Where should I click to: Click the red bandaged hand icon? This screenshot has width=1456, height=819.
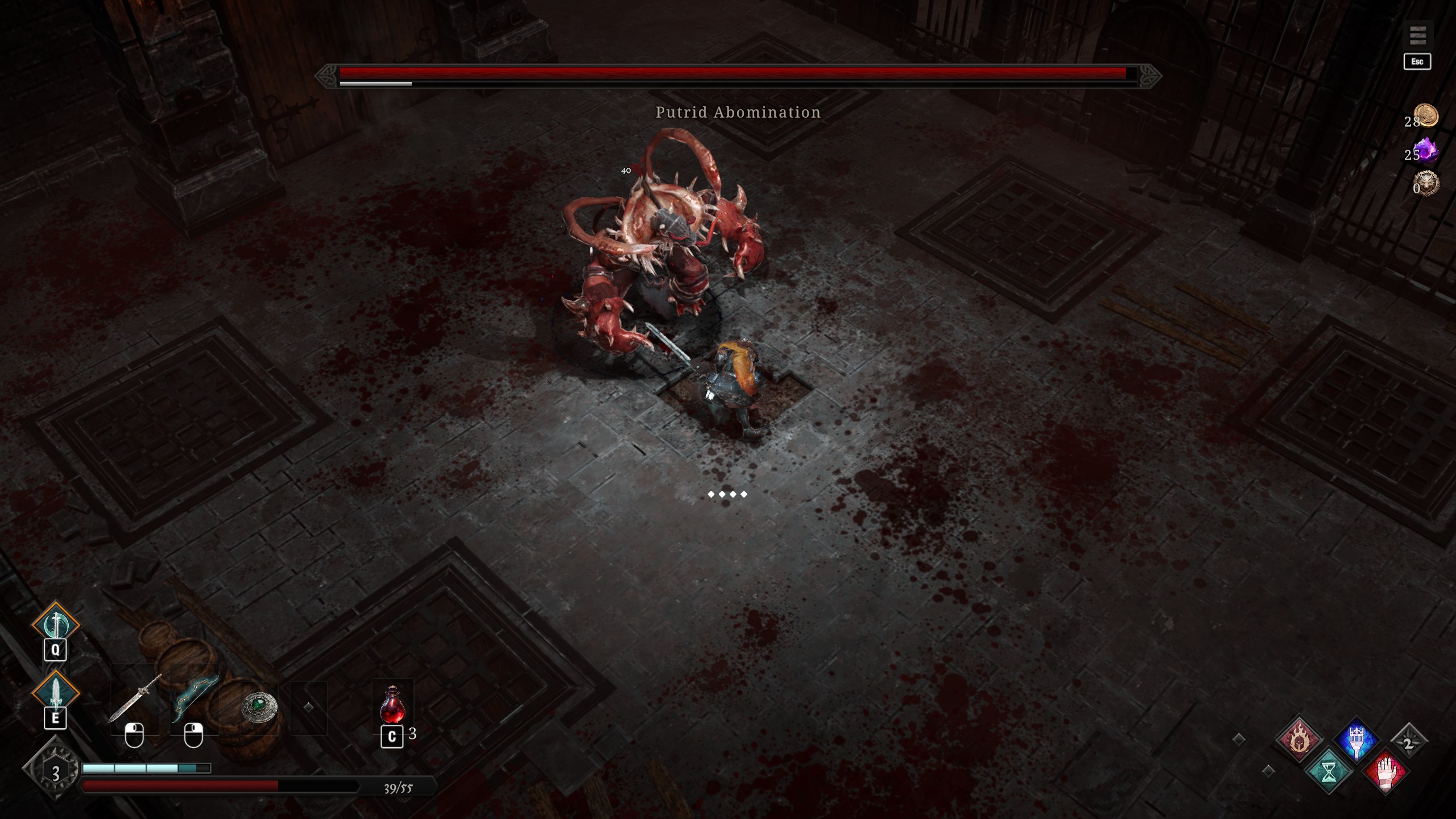click(1385, 771)
